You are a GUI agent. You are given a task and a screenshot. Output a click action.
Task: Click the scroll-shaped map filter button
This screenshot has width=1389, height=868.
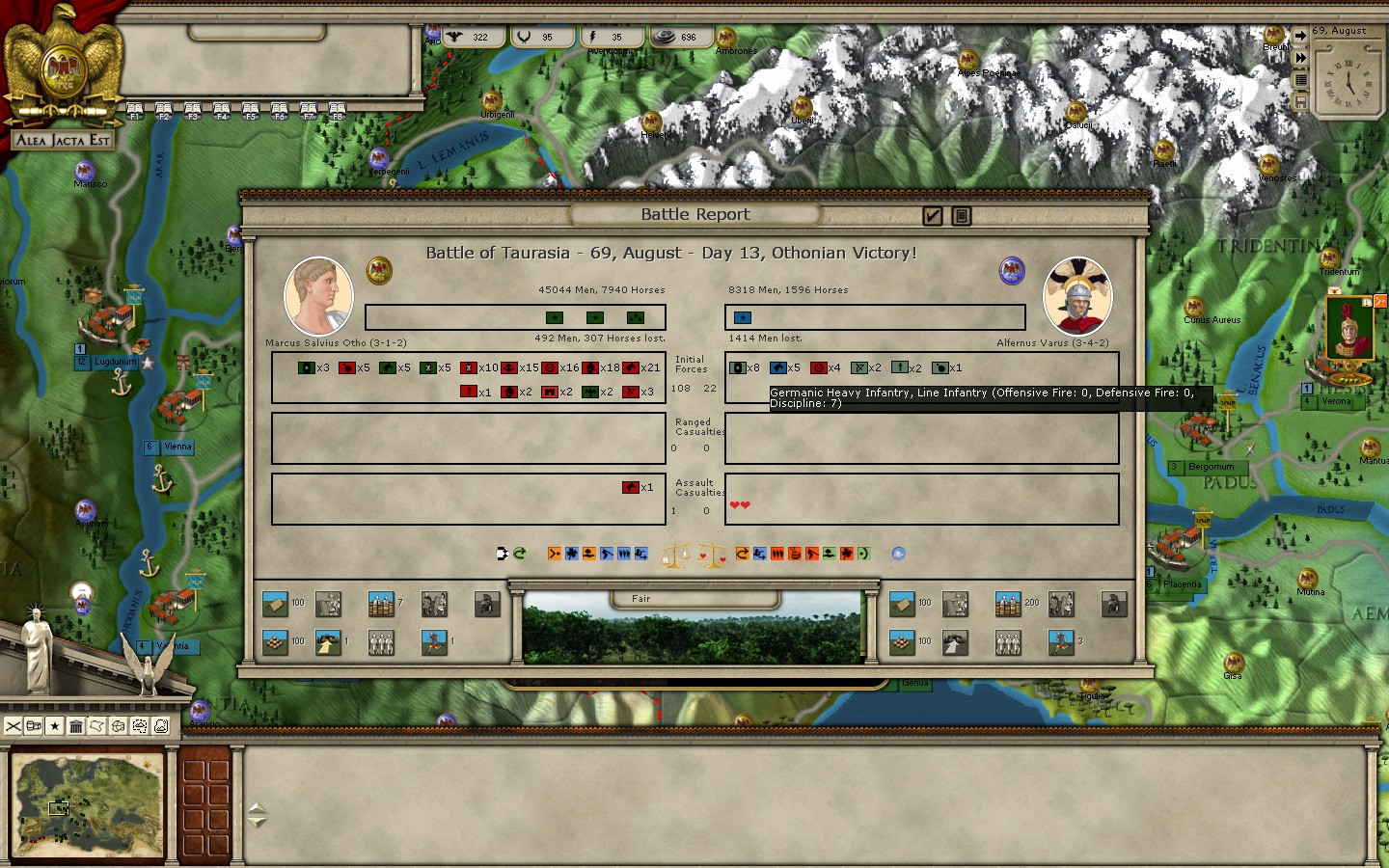click(97, 726)
